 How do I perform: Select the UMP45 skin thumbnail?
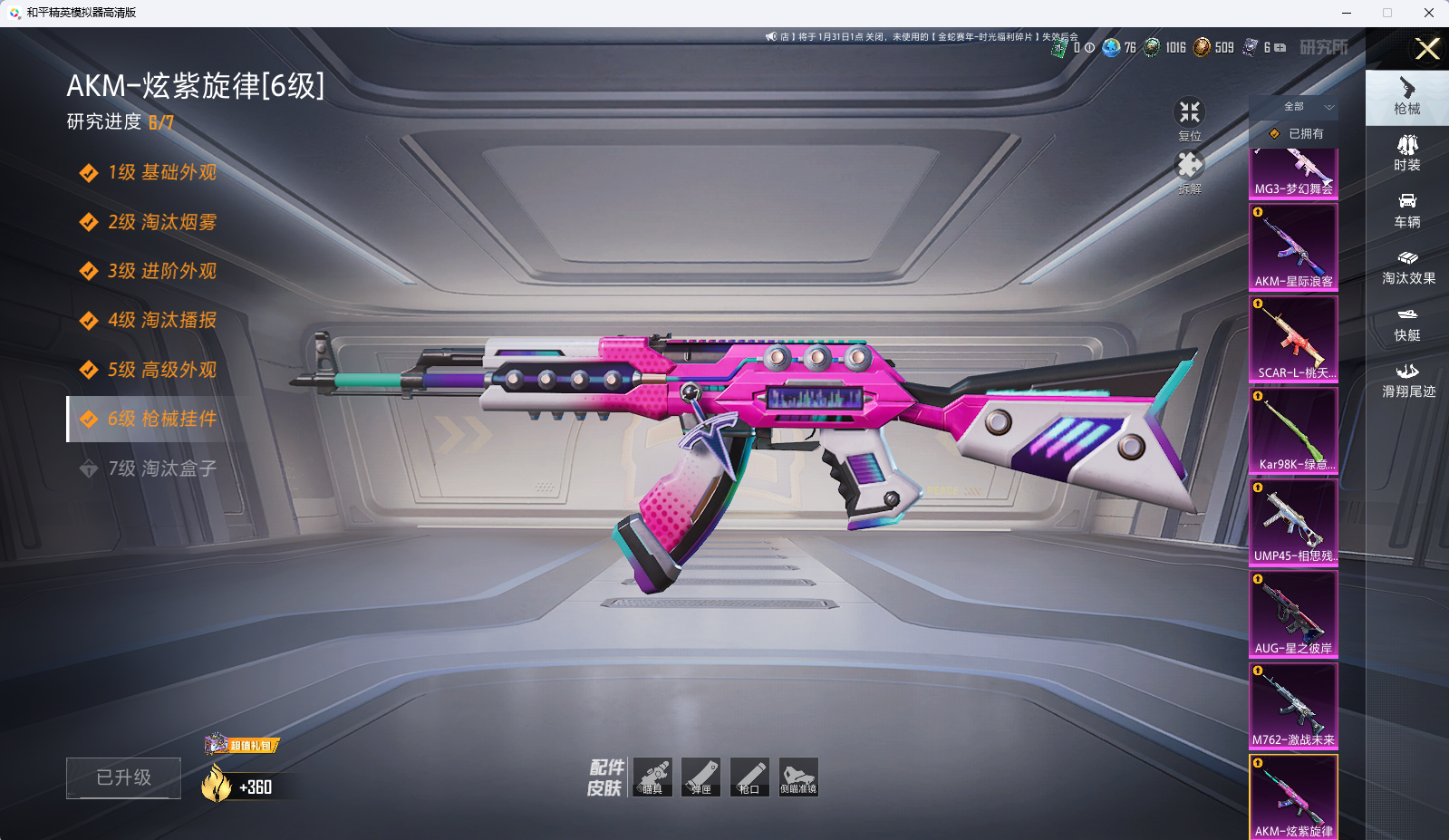tap(1293, 521)
